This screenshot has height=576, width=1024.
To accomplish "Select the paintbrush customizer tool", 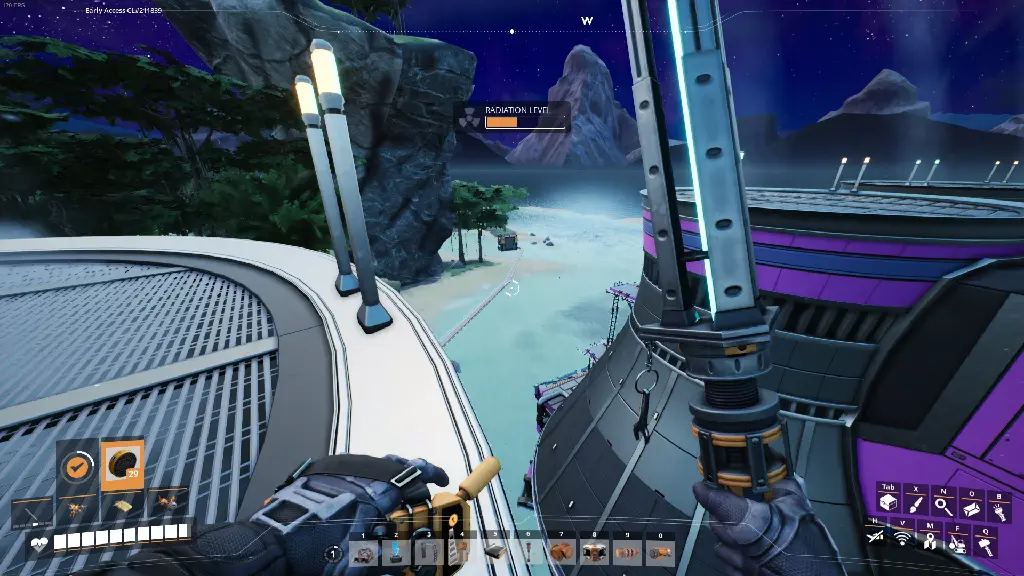I will [x=915, y=504].
